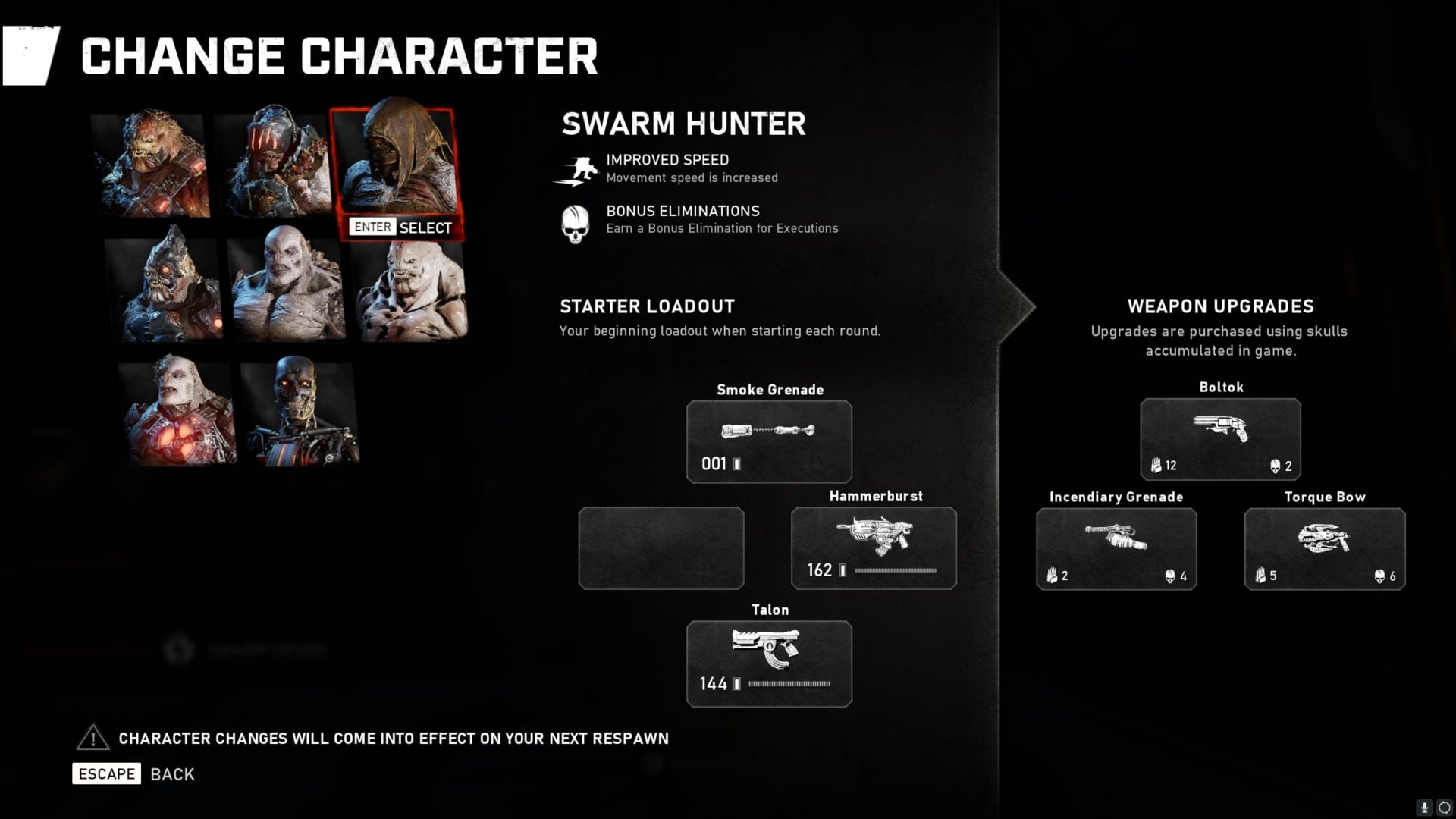
Task: Select the top-left Swarm Drone portrait
Action: click(149, 165)
